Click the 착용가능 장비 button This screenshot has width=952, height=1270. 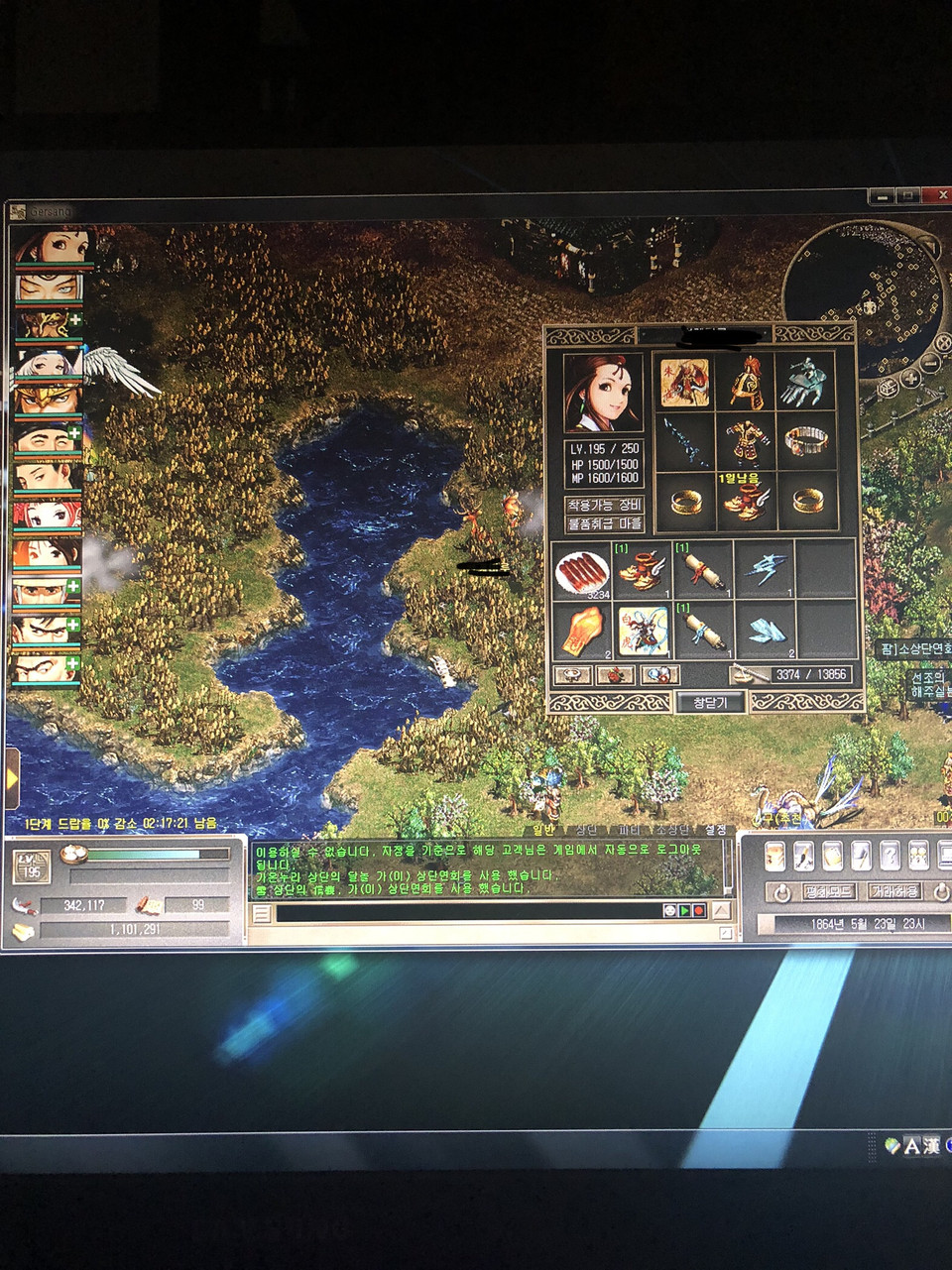point(605,505)
